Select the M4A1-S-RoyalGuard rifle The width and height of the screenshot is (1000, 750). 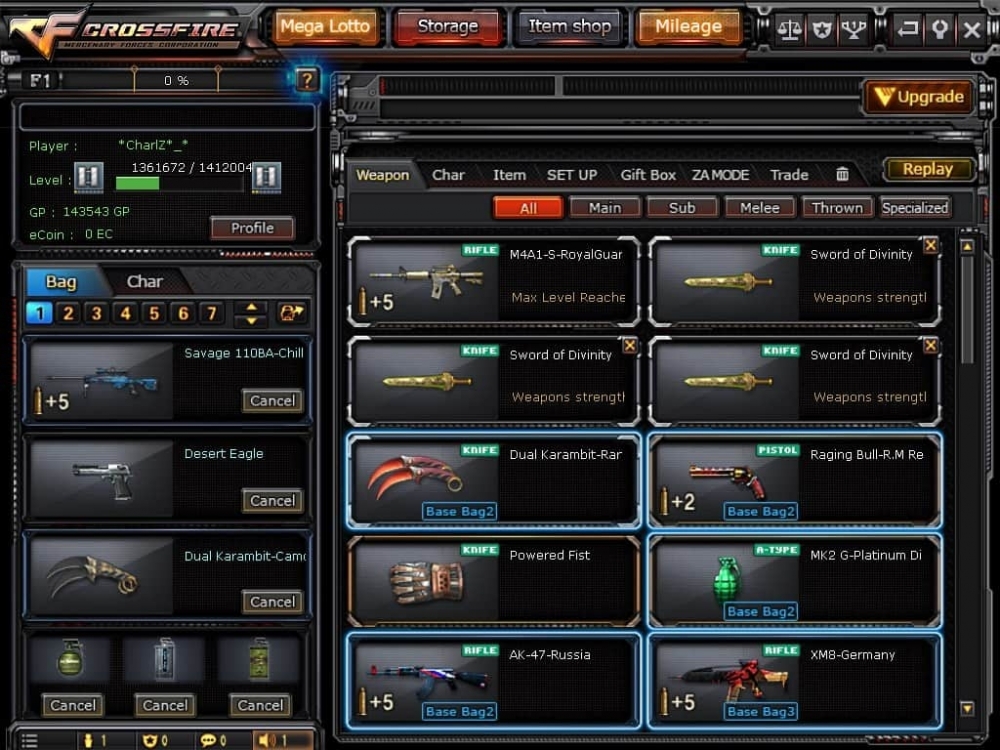click(494, 281)
